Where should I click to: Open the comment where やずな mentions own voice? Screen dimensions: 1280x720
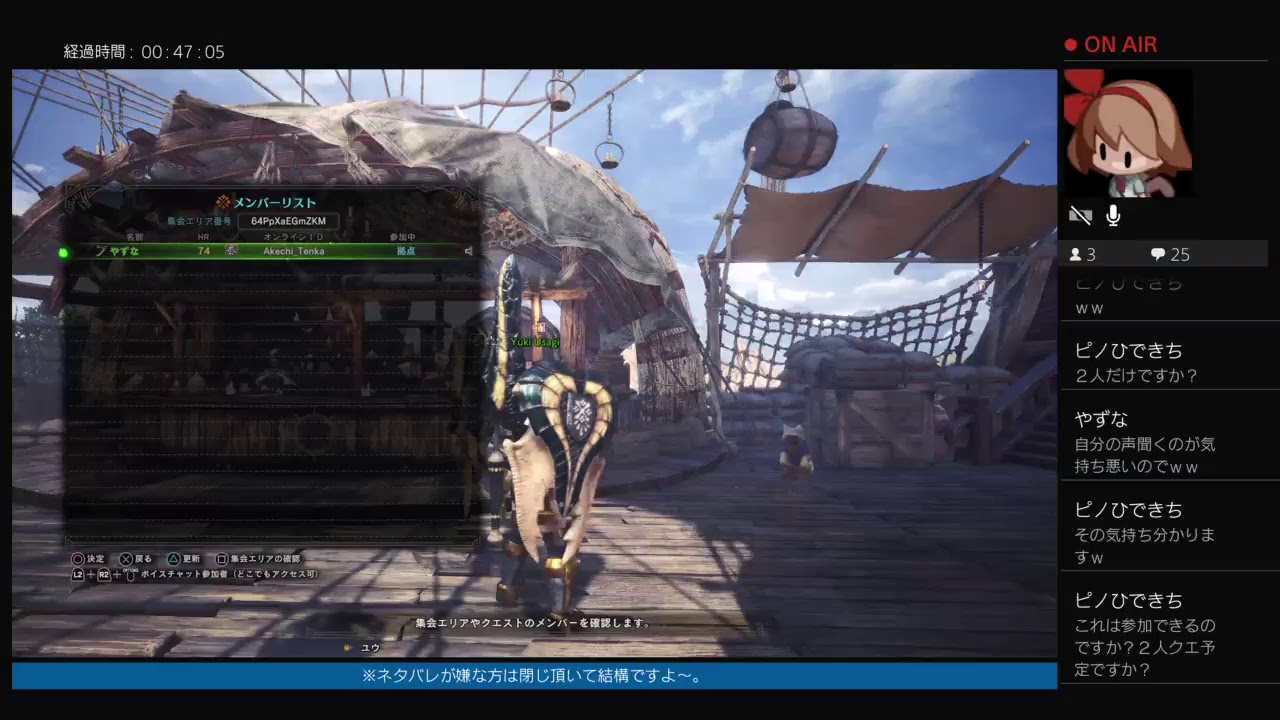click(1145, 442)
